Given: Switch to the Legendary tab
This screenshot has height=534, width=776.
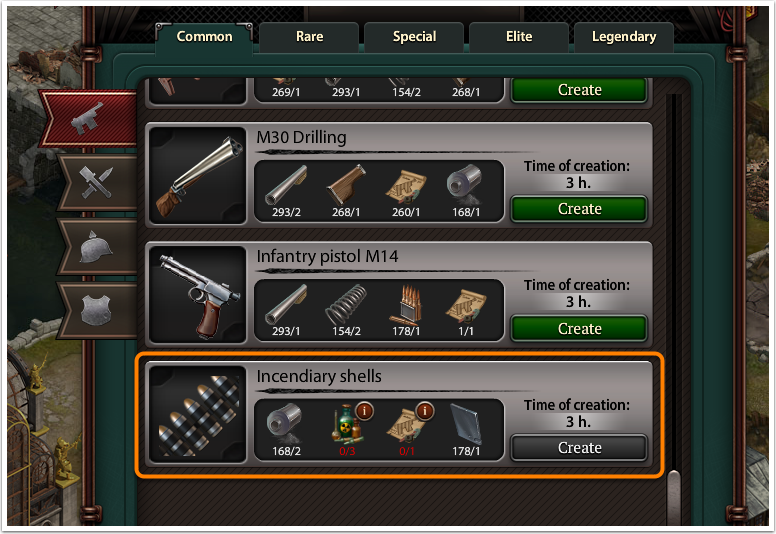Looking at the screenshot, I should click(624, 37).
